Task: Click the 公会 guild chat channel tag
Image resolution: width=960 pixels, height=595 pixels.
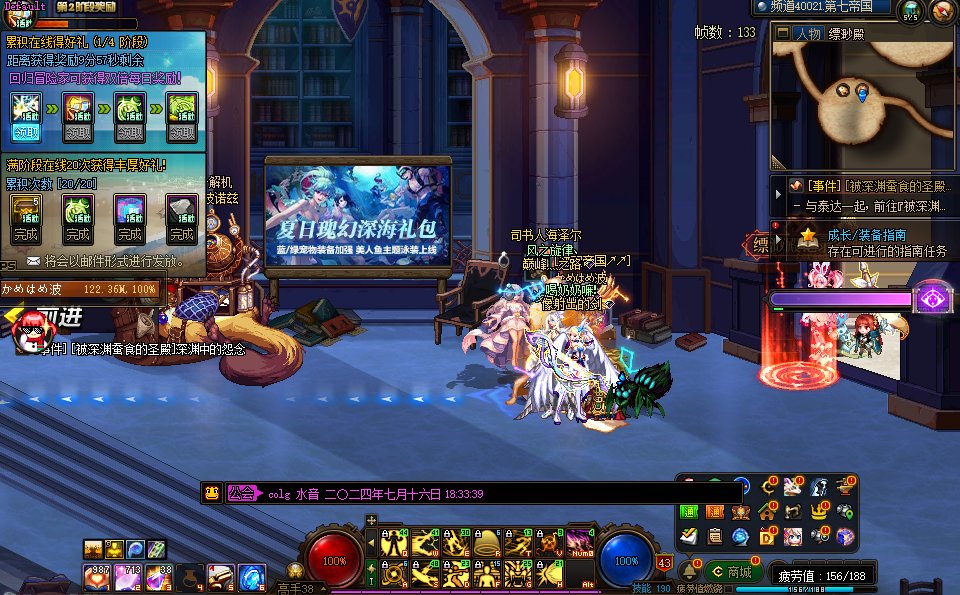Action: pyautogui.click(x=242, y=493)
